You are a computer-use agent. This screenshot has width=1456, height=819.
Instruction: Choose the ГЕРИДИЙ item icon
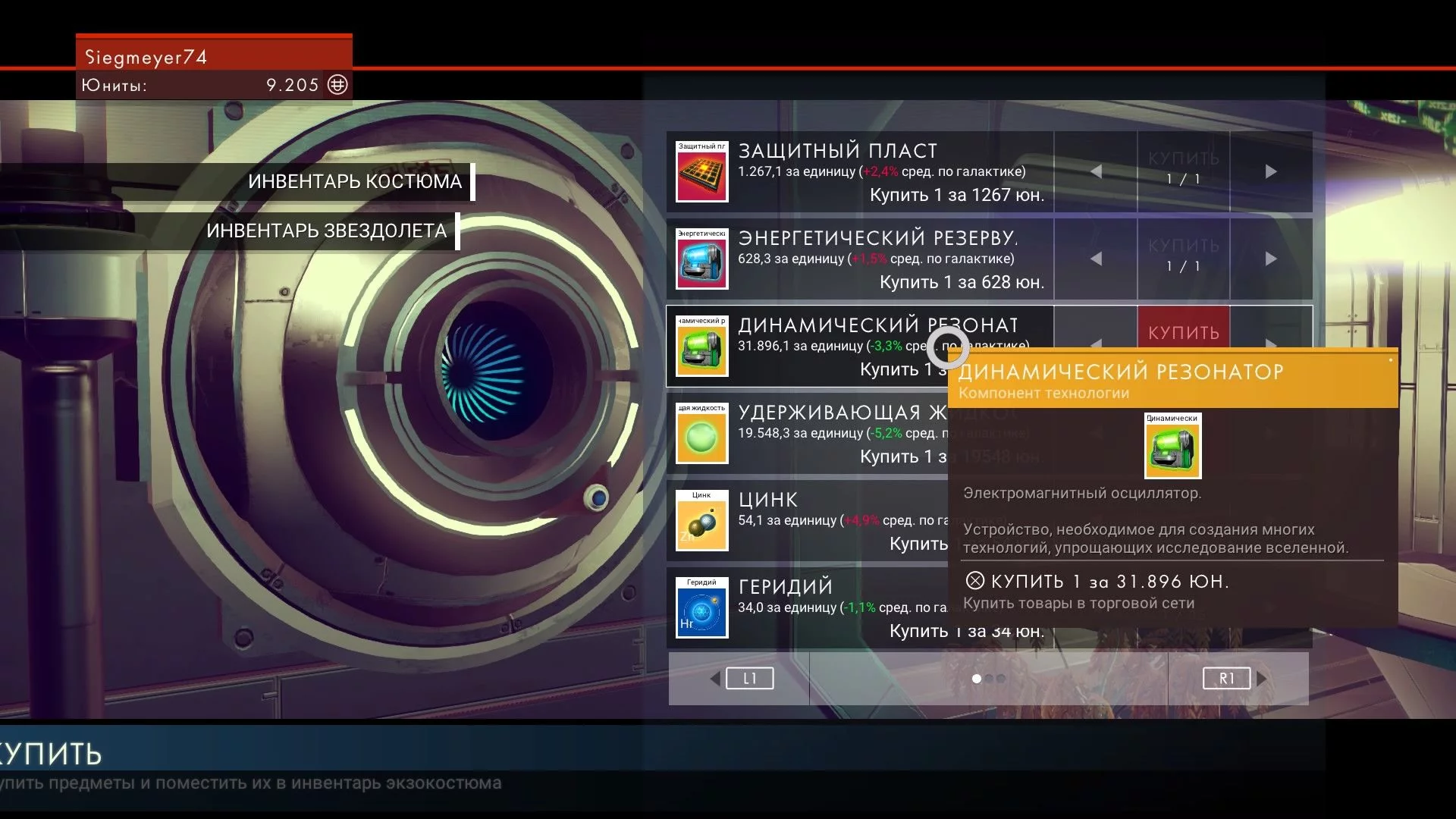click(701, 608)
